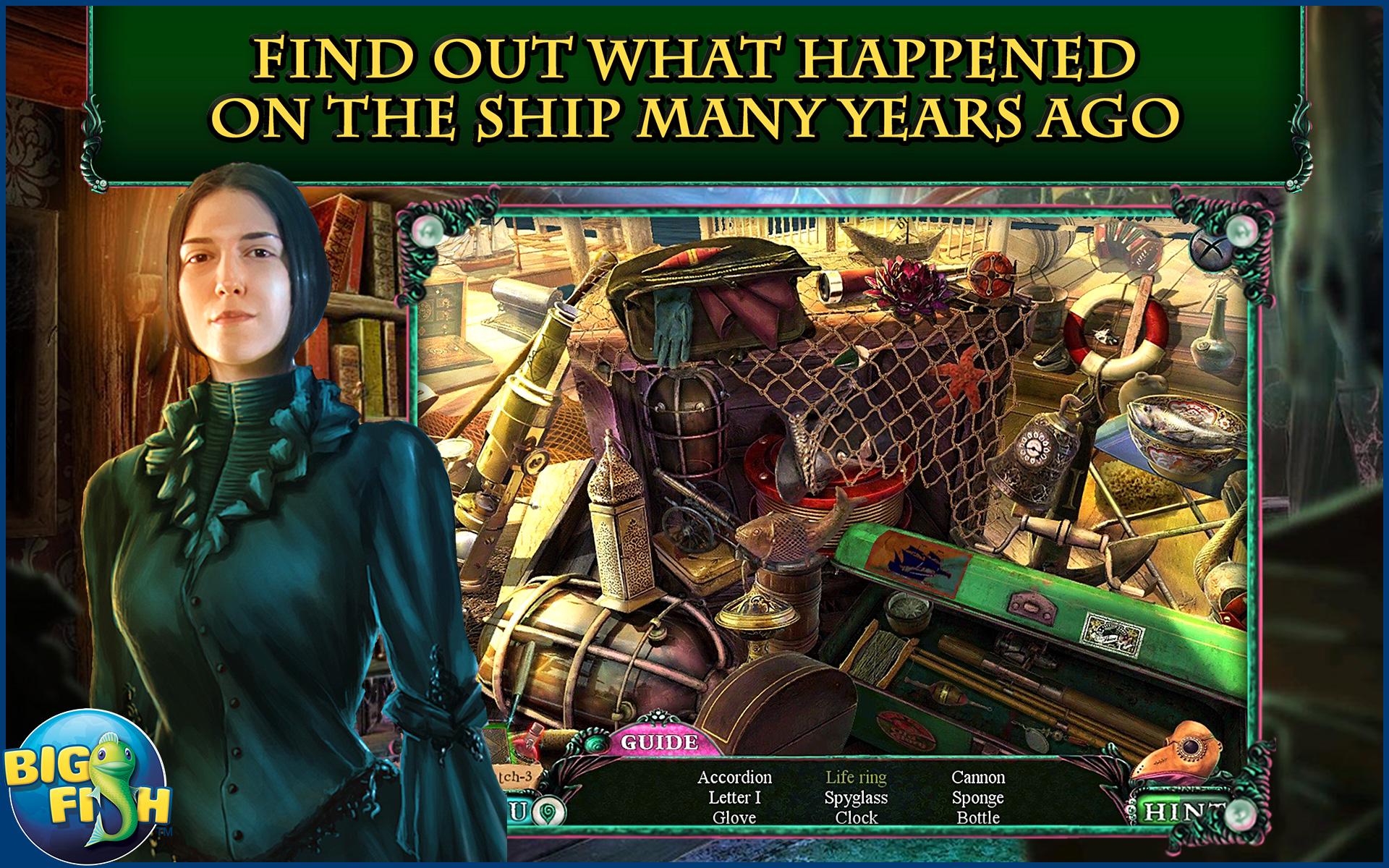The width and height of the screenshot is (1389, 868).
Task: Open the Guide
Action: (658, 741)
